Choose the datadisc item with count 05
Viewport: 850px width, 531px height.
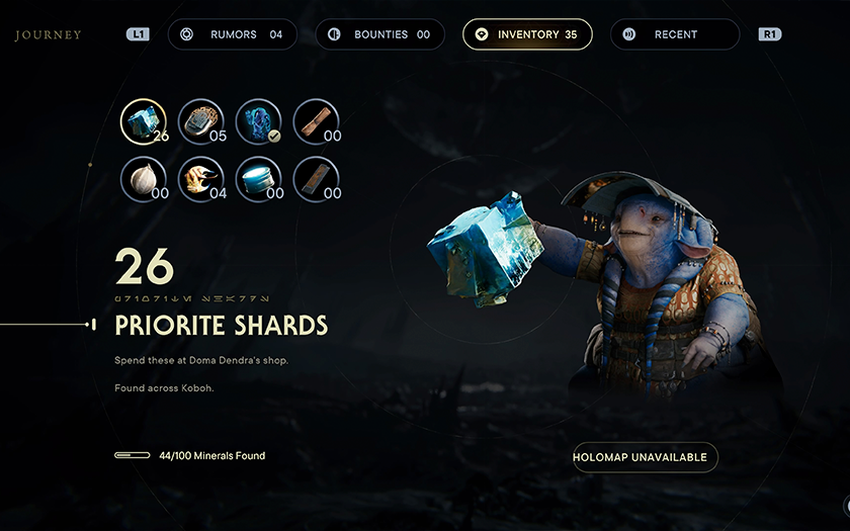[x=201, y=122]
